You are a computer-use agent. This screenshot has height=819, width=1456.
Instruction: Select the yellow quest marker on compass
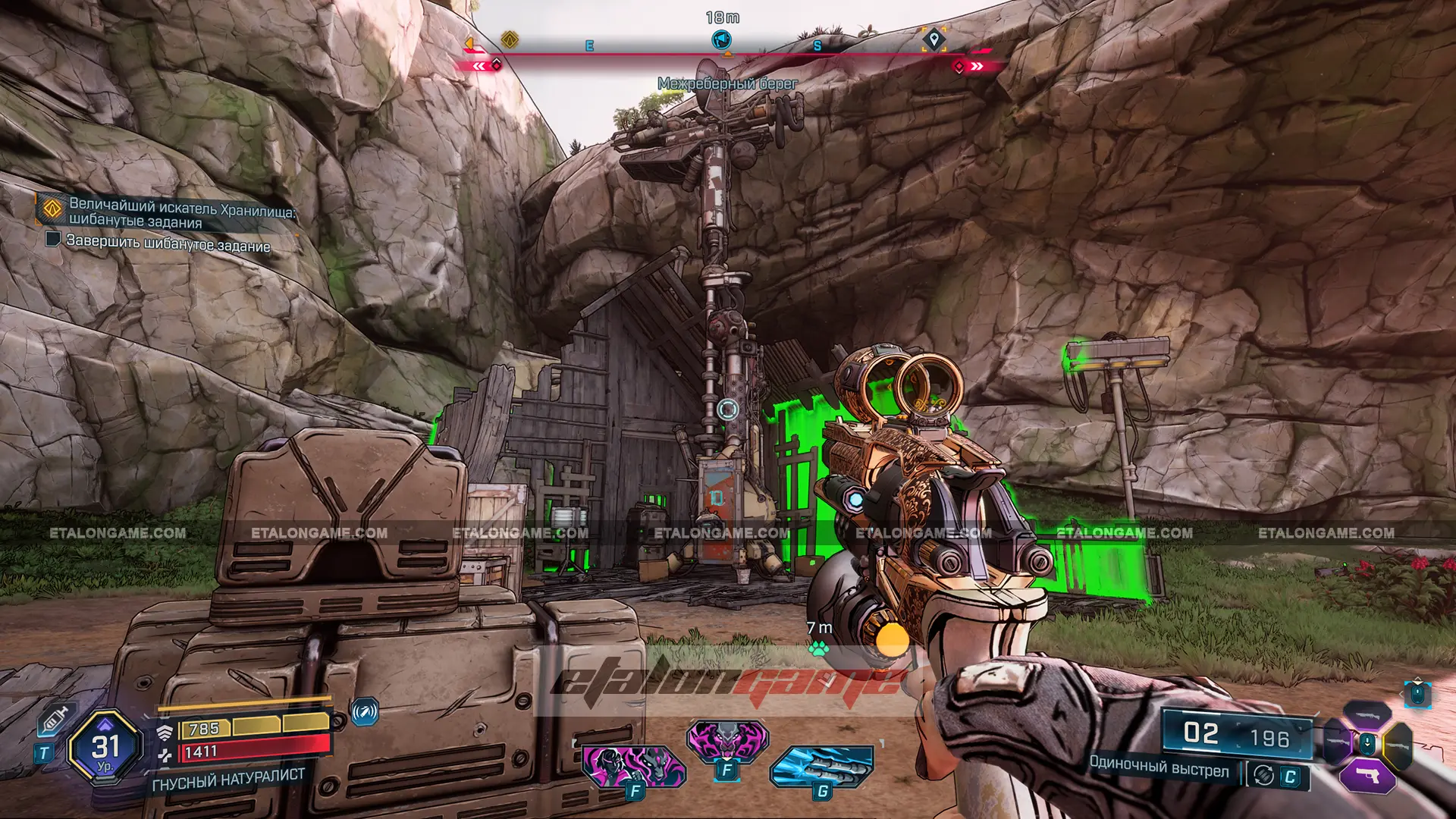point(510,39)
